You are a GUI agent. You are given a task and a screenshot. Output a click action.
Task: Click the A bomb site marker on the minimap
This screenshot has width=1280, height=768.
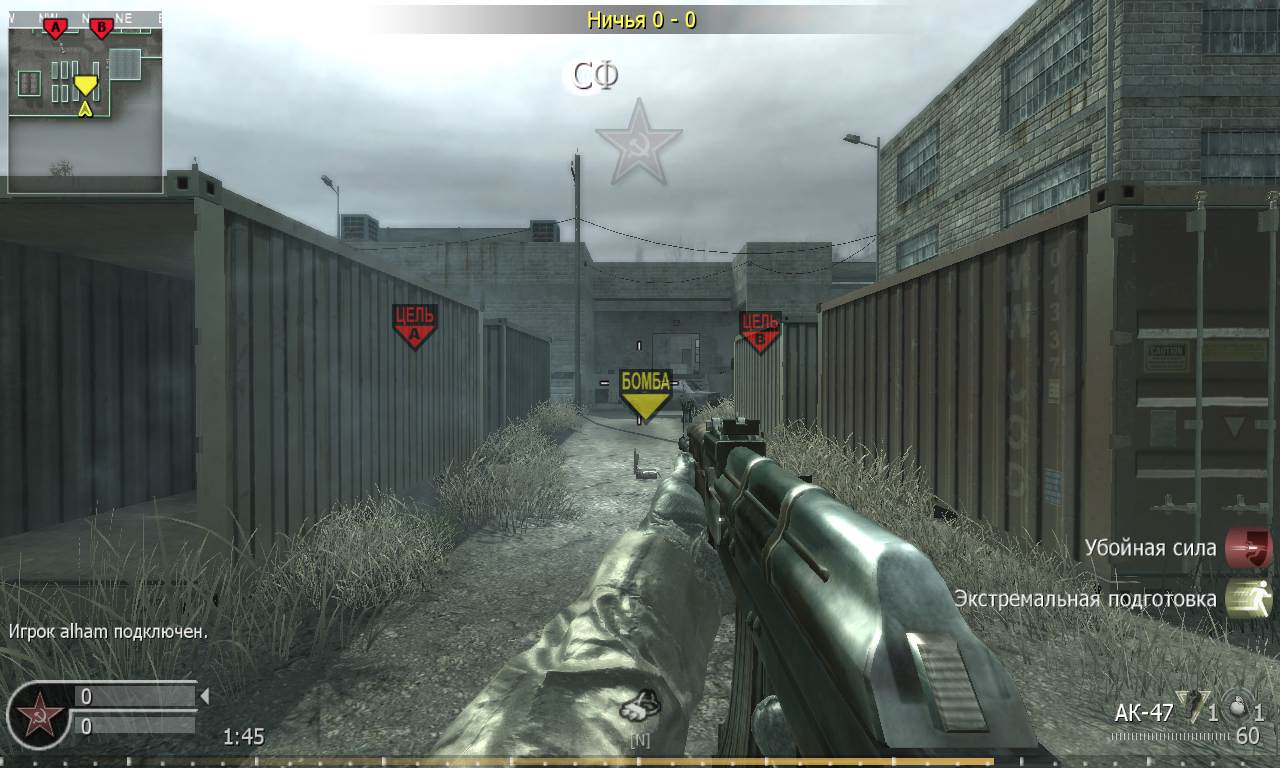(x=53, y=26)
